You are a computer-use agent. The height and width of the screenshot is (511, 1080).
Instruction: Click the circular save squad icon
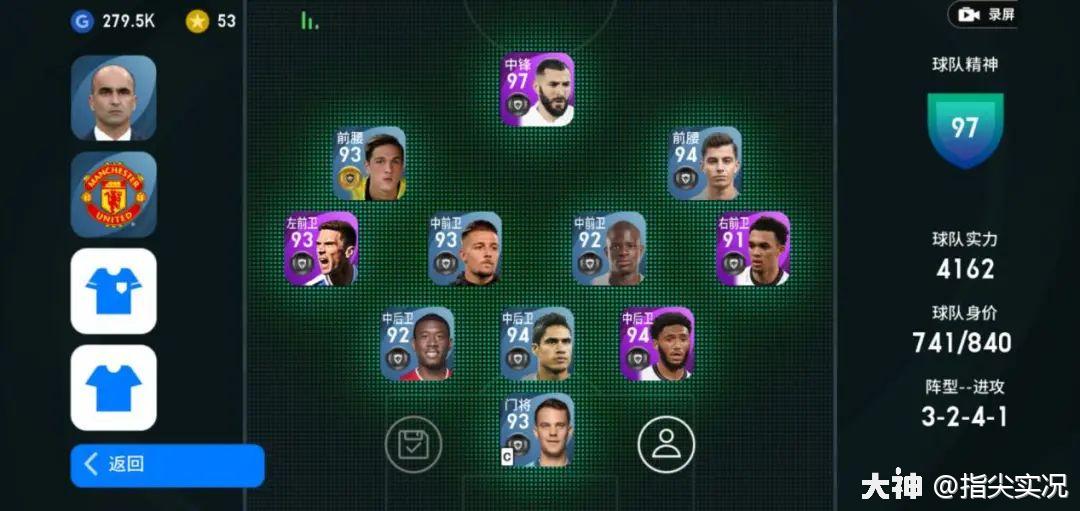[x=413, y=444]
